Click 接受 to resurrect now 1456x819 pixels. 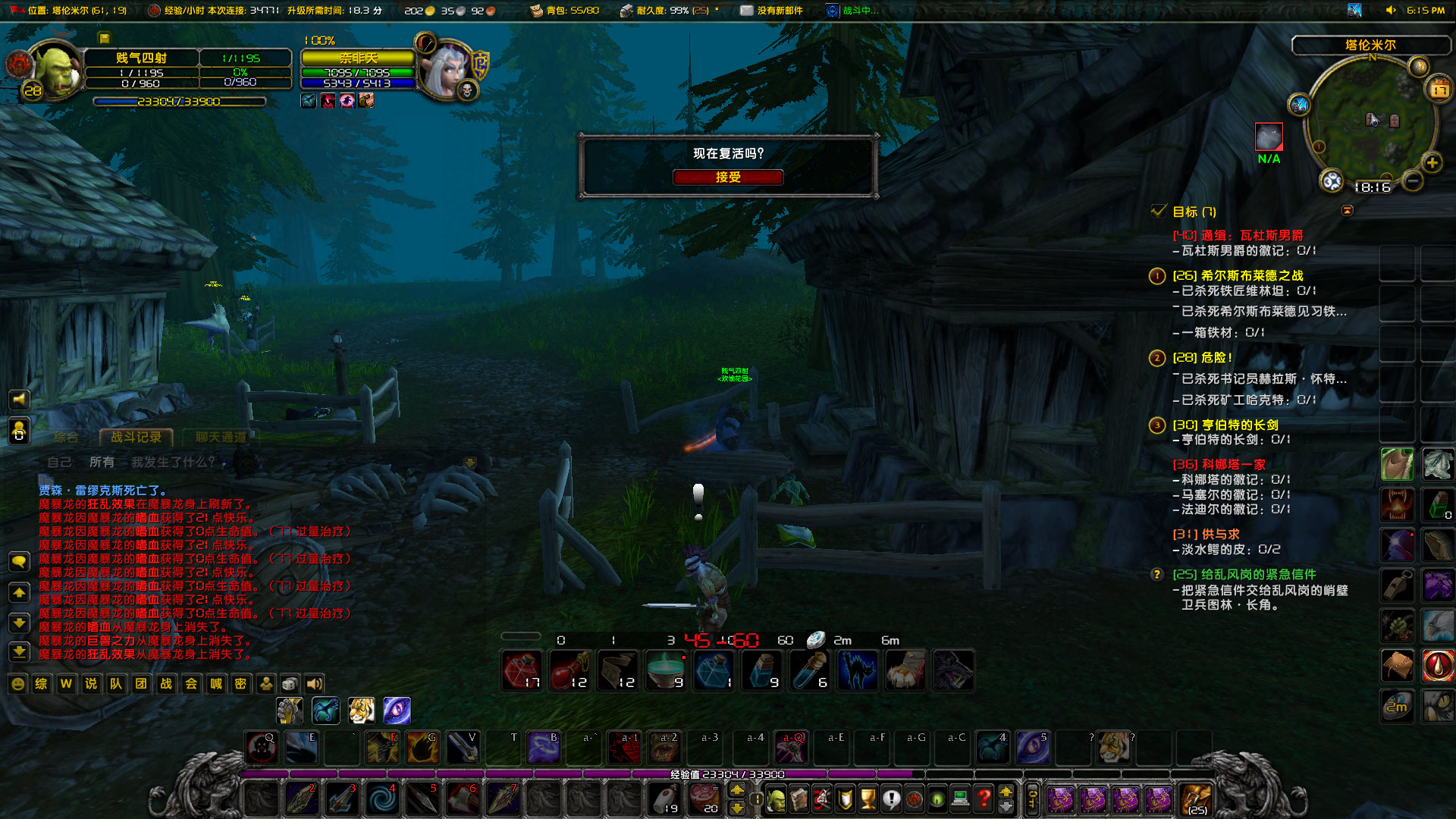[x=726, y=177]
